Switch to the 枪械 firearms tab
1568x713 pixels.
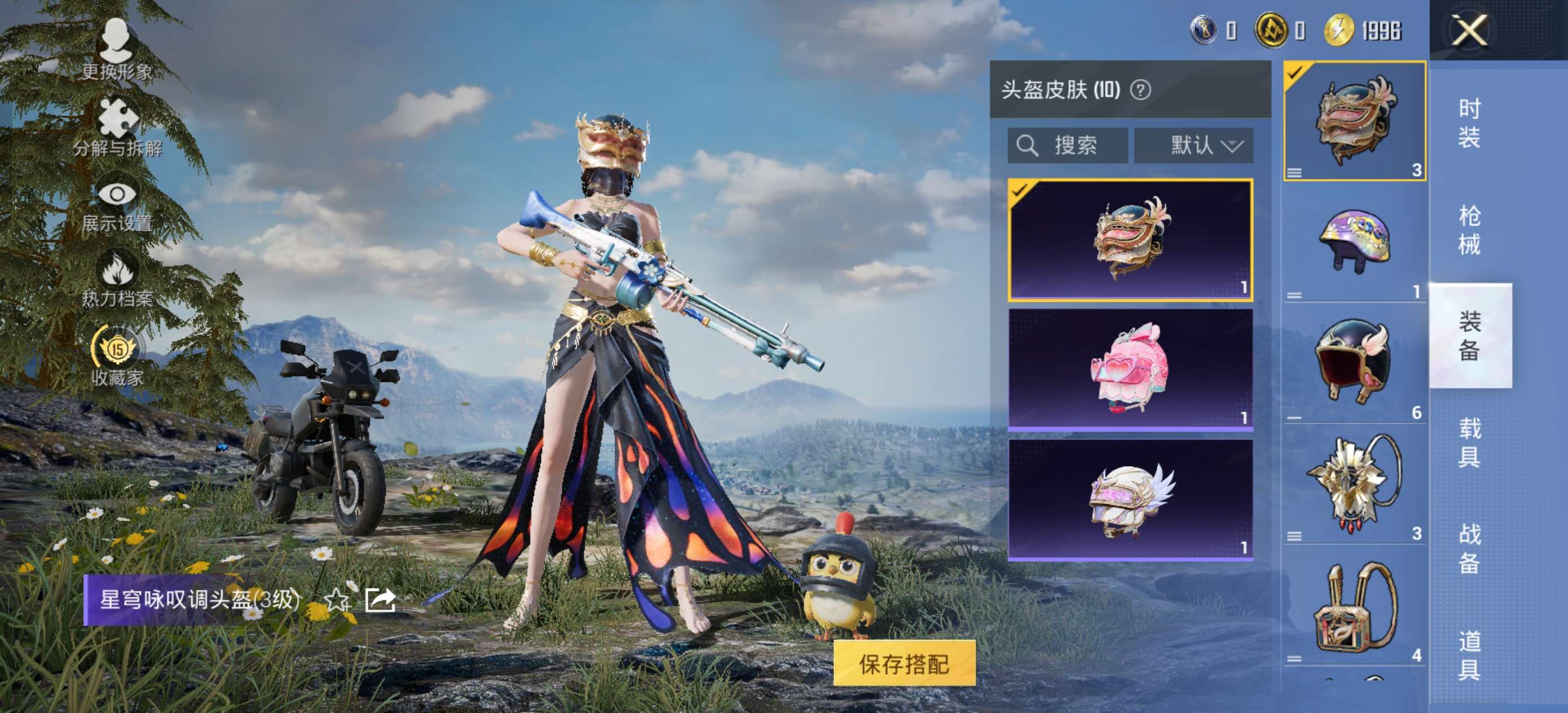1469,230
